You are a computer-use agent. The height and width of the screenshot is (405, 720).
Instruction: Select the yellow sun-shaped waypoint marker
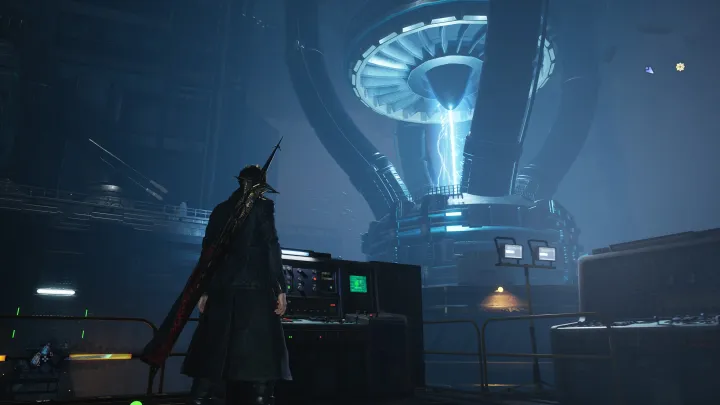coord(680,67)
